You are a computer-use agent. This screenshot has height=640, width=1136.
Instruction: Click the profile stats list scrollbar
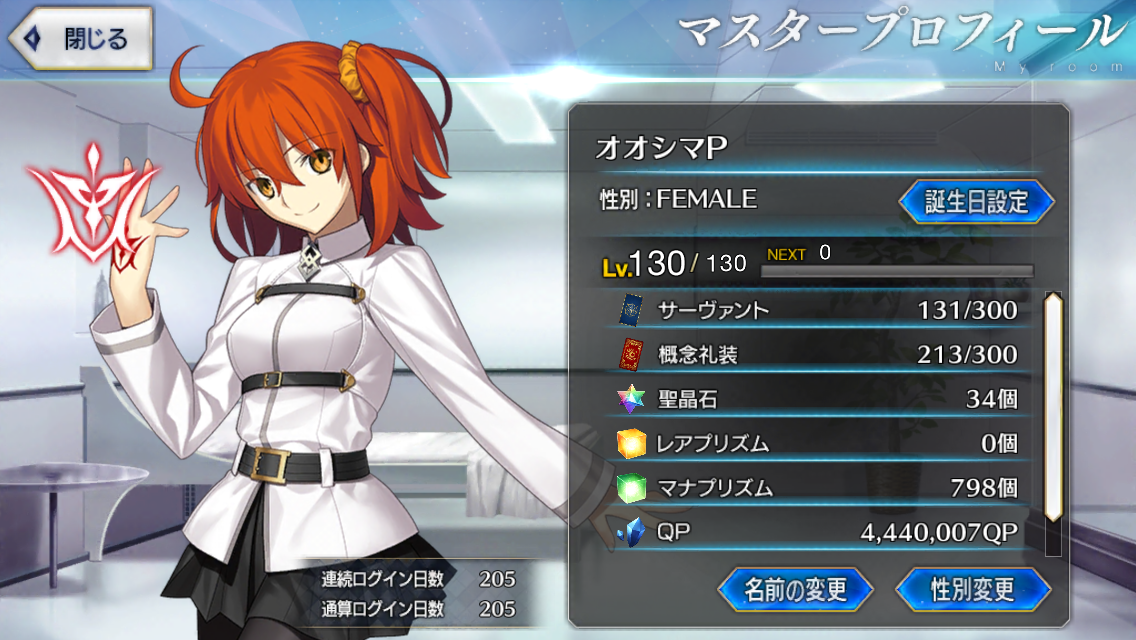coord(1052,408)
